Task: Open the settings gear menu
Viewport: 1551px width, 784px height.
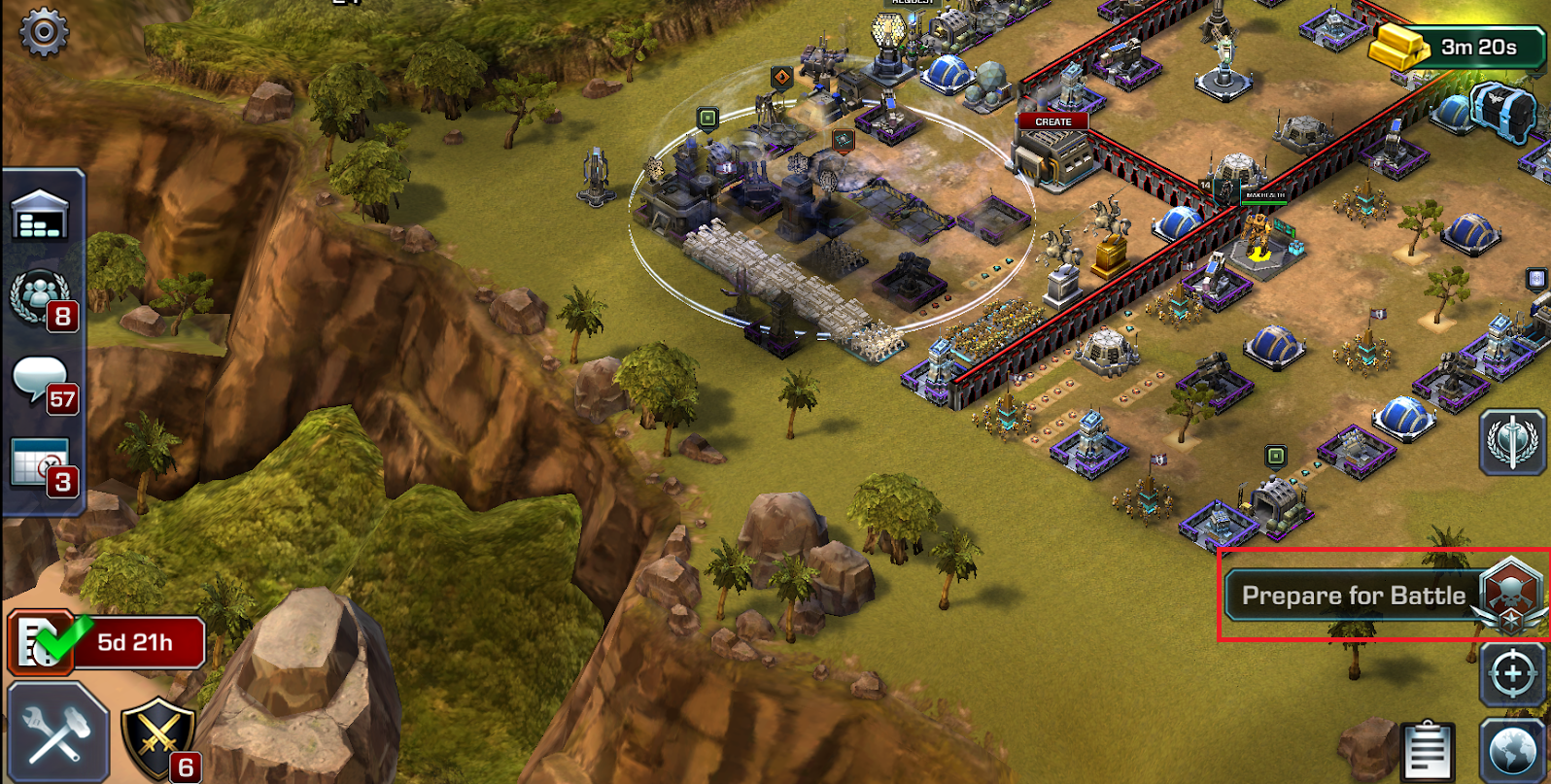Action: point(44,32)
